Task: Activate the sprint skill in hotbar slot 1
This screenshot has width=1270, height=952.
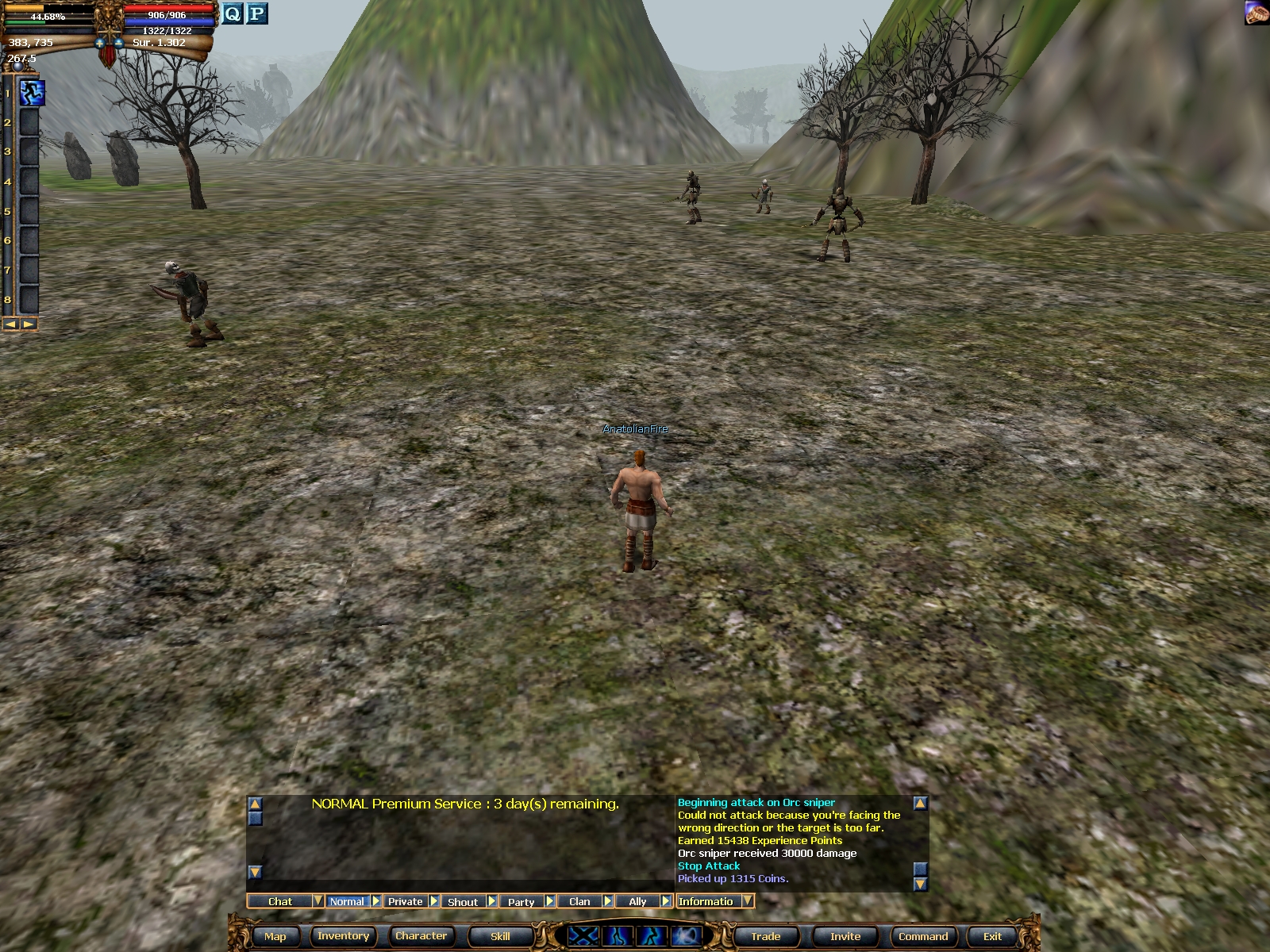Action: tap(32, 92)
